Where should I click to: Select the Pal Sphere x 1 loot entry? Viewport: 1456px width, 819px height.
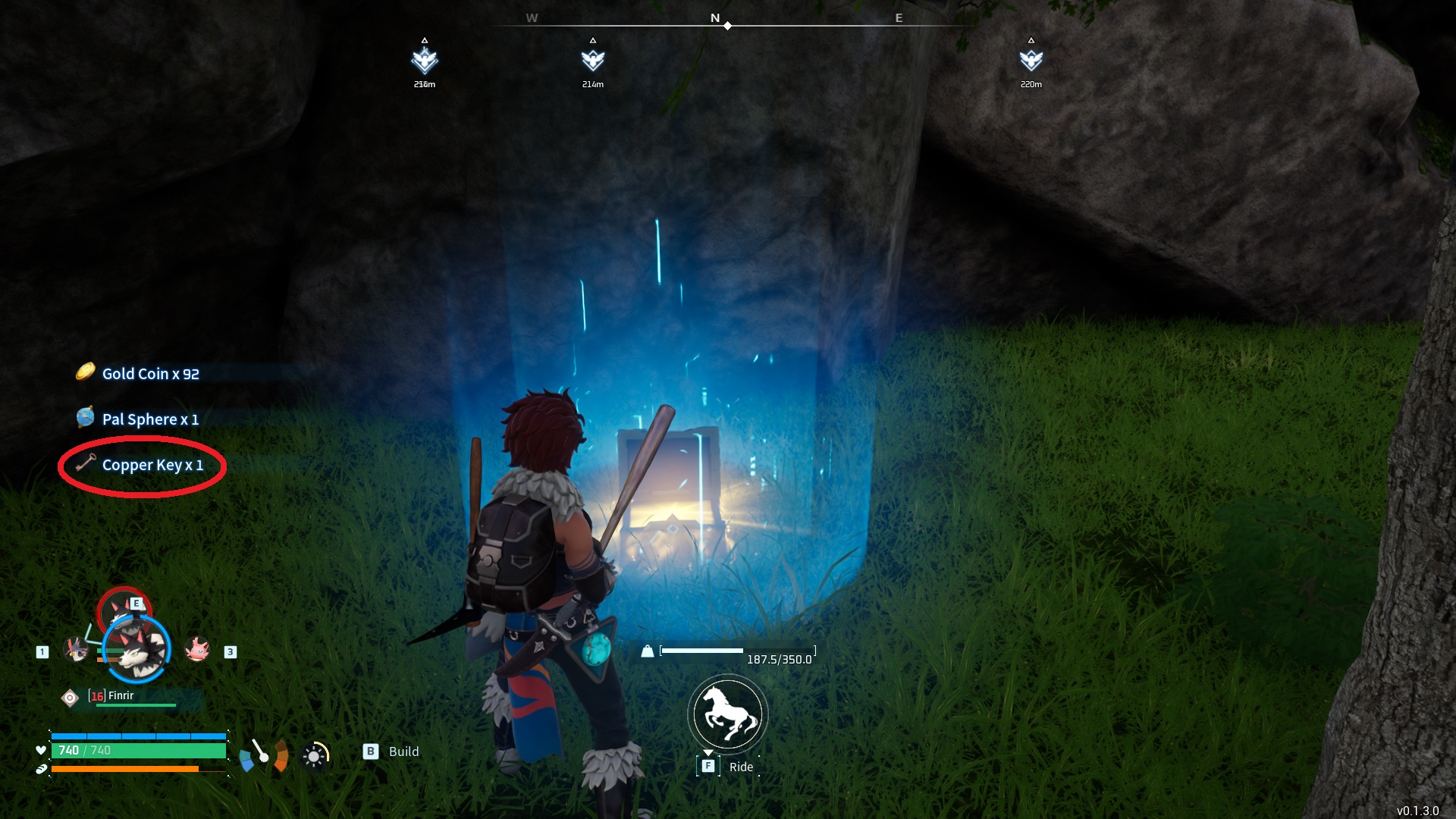pyautogui.click(x=150, y=419)
